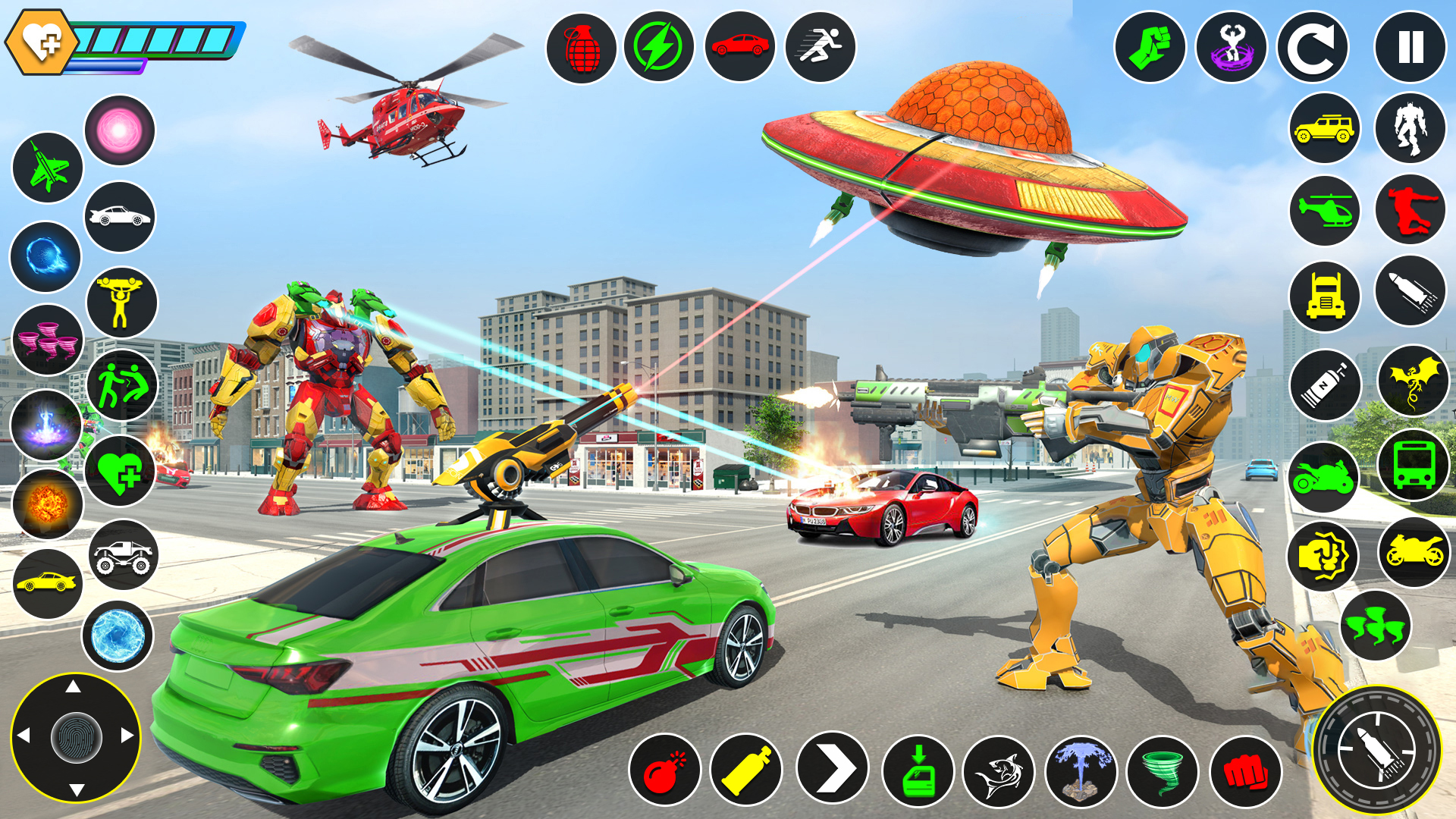Screen dimensions: 1456x819
Task: Select the fighter jet transformation
Action: [x=47, y=167]
